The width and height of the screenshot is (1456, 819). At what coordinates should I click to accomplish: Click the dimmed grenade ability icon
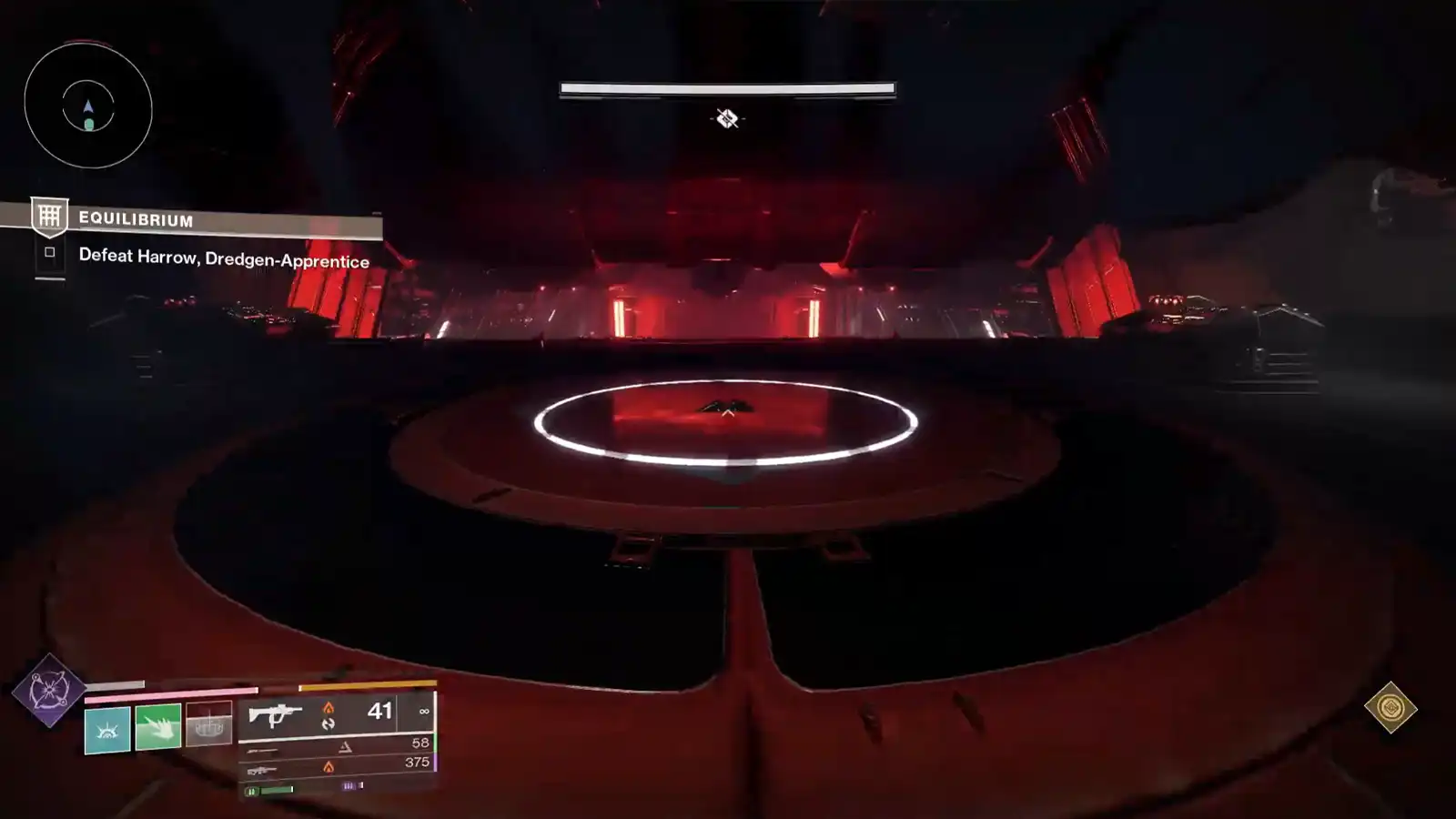click(209, 724)
